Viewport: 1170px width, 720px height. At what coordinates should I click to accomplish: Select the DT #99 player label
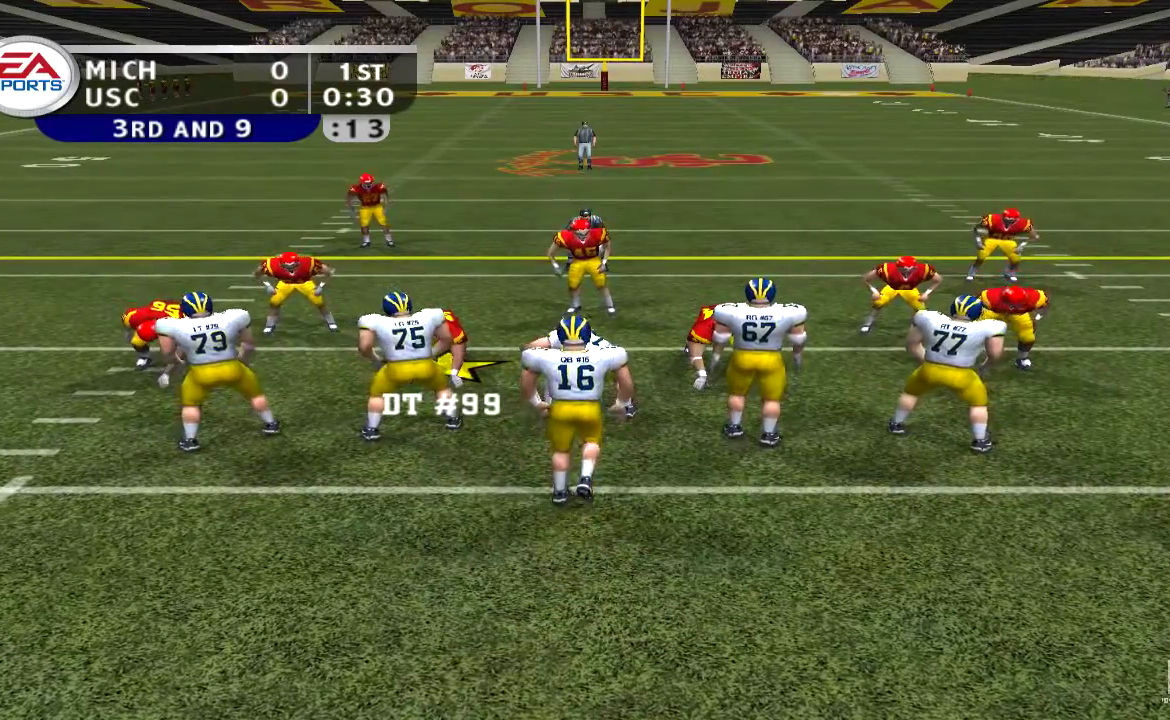coord(441,405)
